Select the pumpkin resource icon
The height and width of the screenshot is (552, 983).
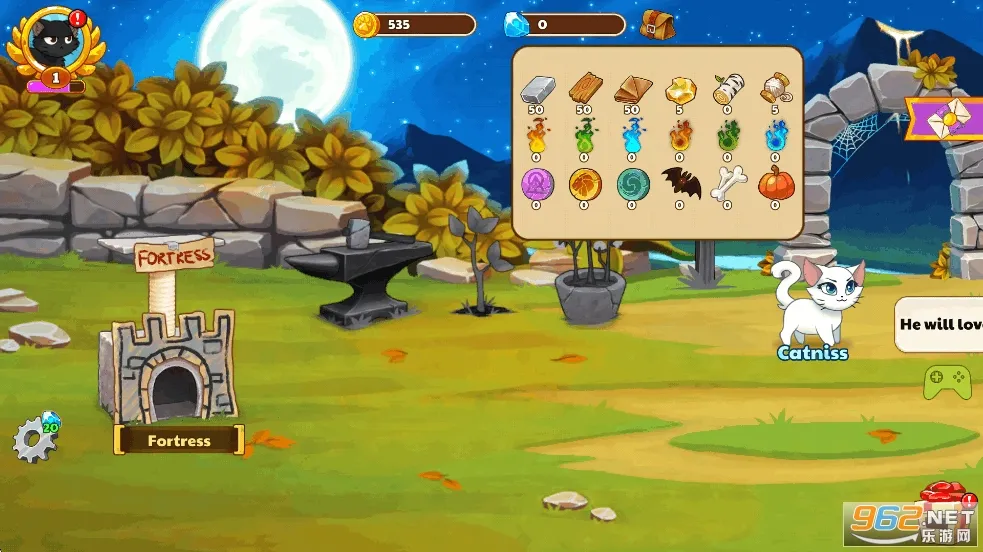[775, 183]
